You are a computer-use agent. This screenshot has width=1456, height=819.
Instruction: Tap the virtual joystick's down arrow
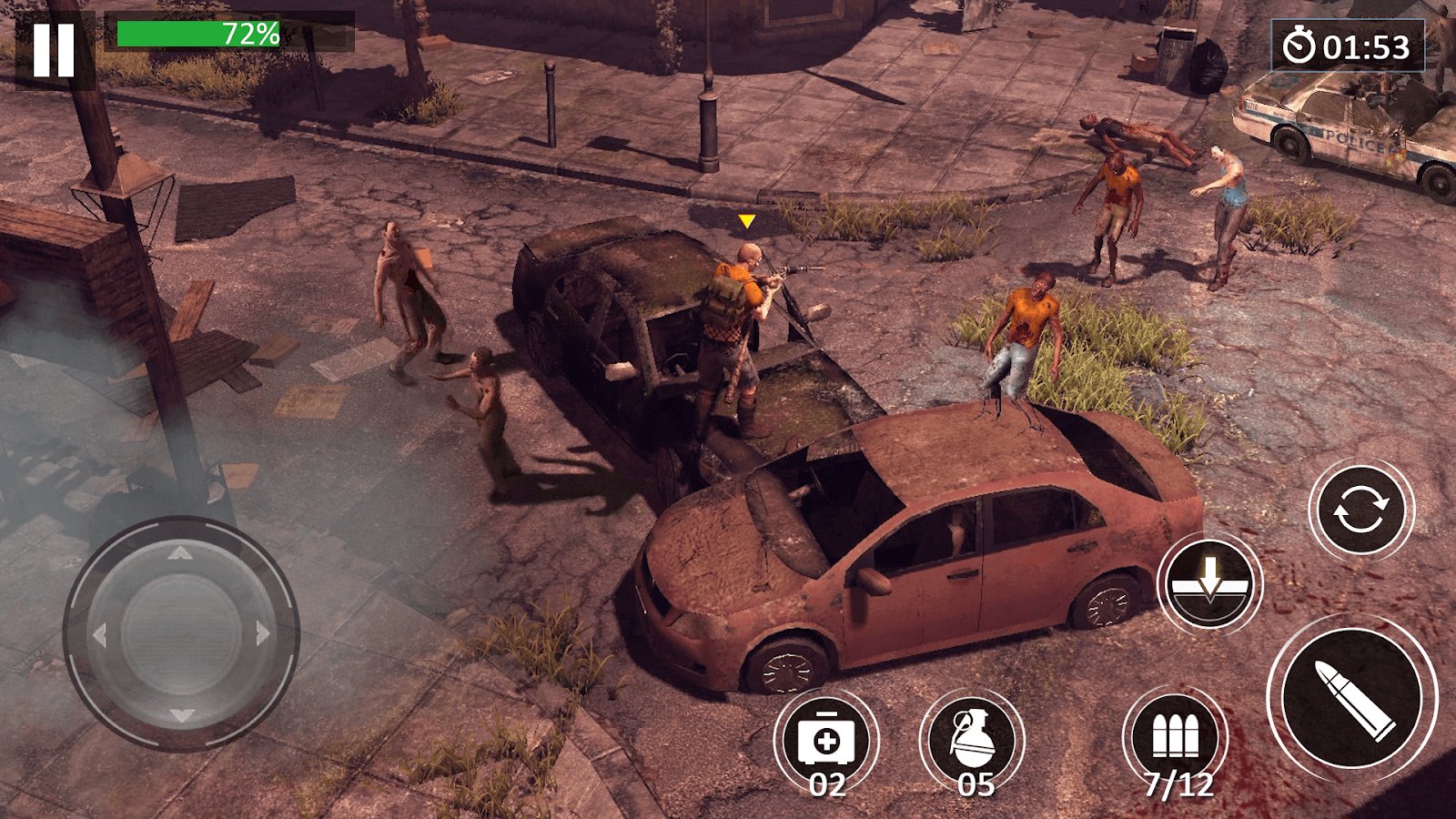click(181, 715)
